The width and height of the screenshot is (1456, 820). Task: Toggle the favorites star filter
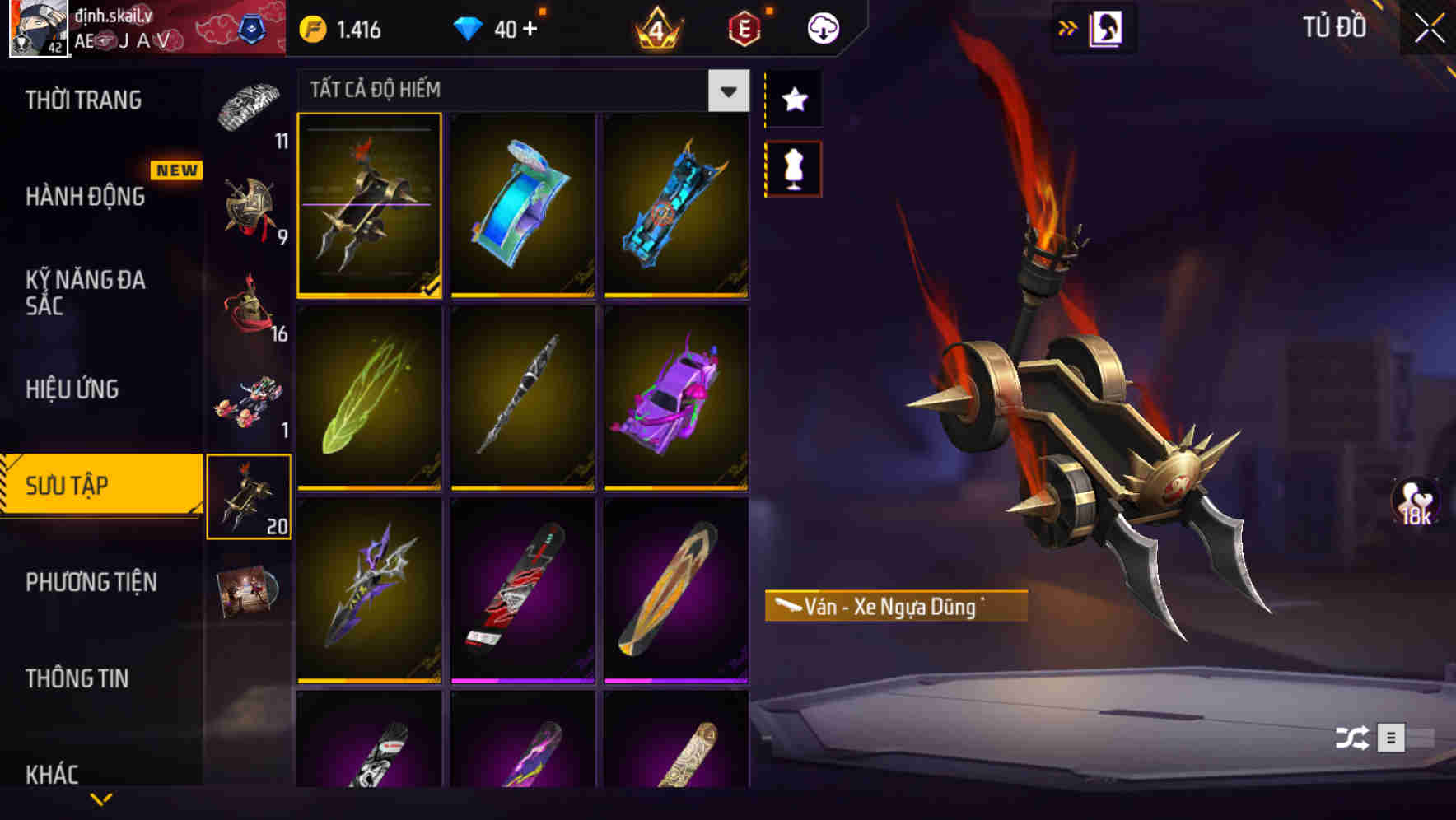(793, 100)
